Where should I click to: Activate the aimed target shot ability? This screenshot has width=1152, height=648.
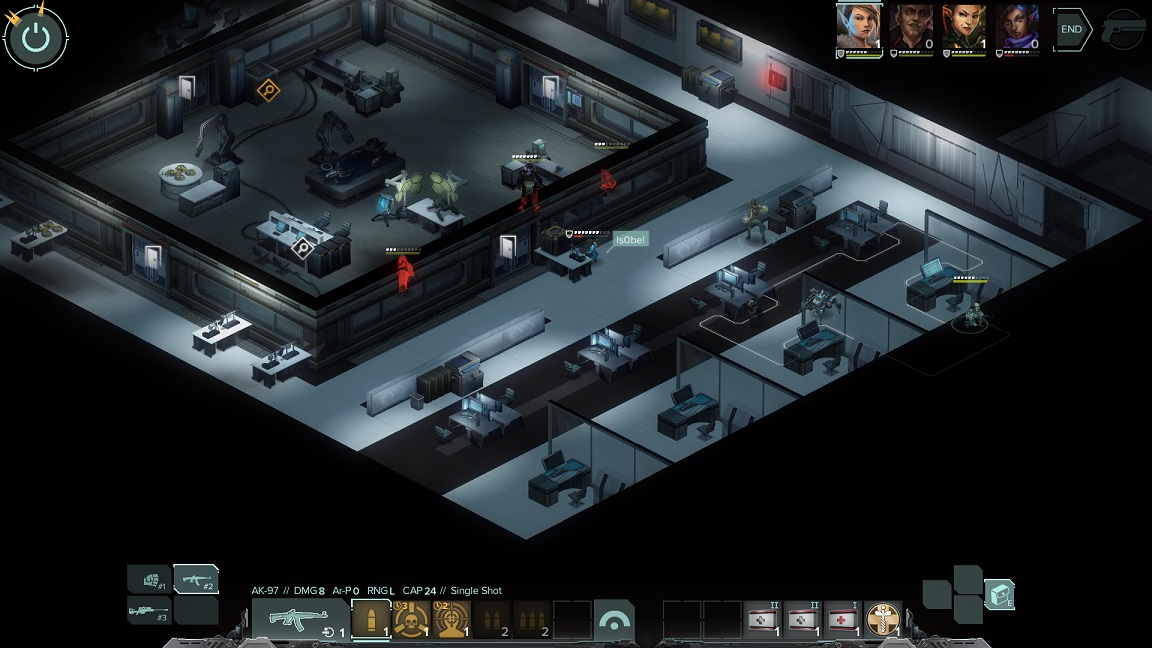(451, 619)
